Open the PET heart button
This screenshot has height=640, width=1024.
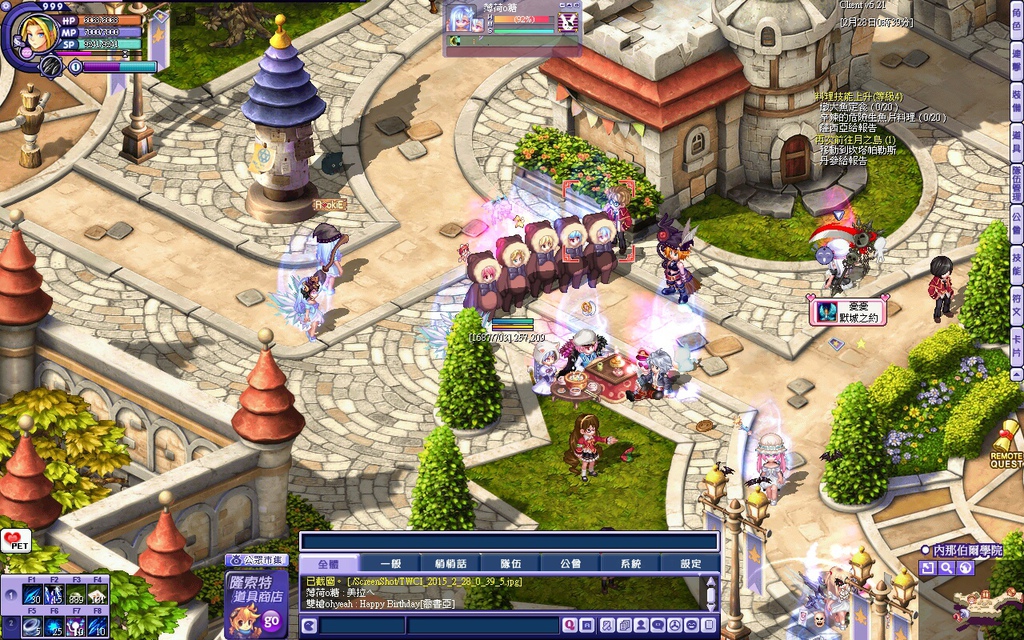coord(16,541)
